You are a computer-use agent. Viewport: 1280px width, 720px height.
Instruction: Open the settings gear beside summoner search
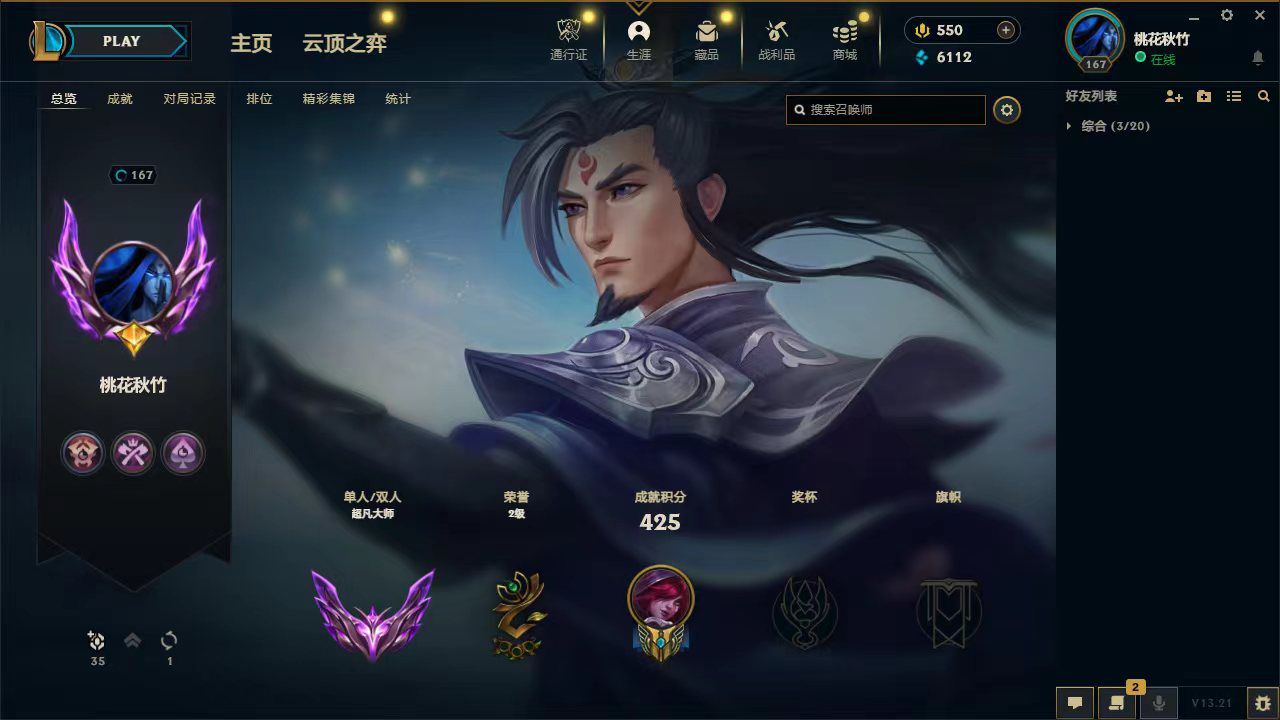(x=1006, y=110)
